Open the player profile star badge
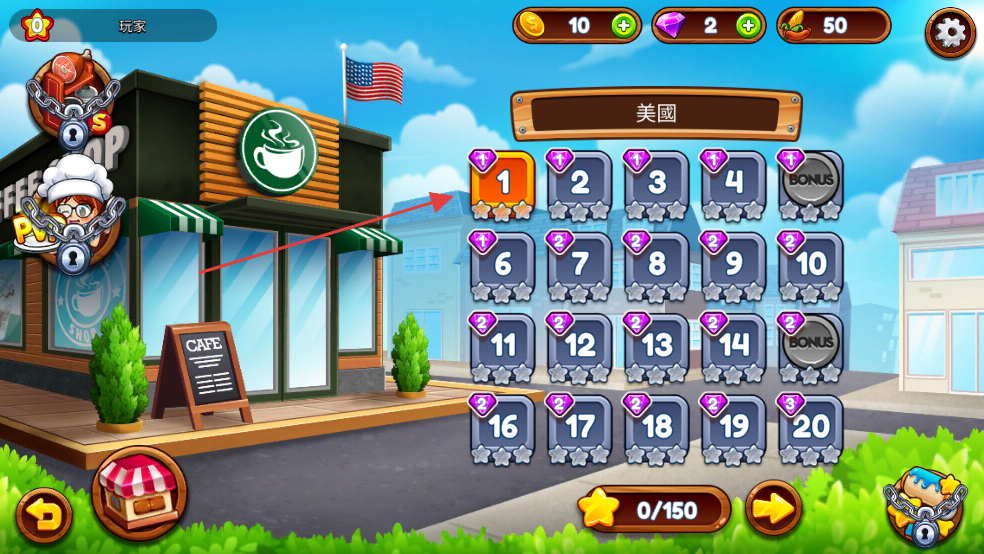The height and width of the screenshot is (554, 984). click(37, 24)
